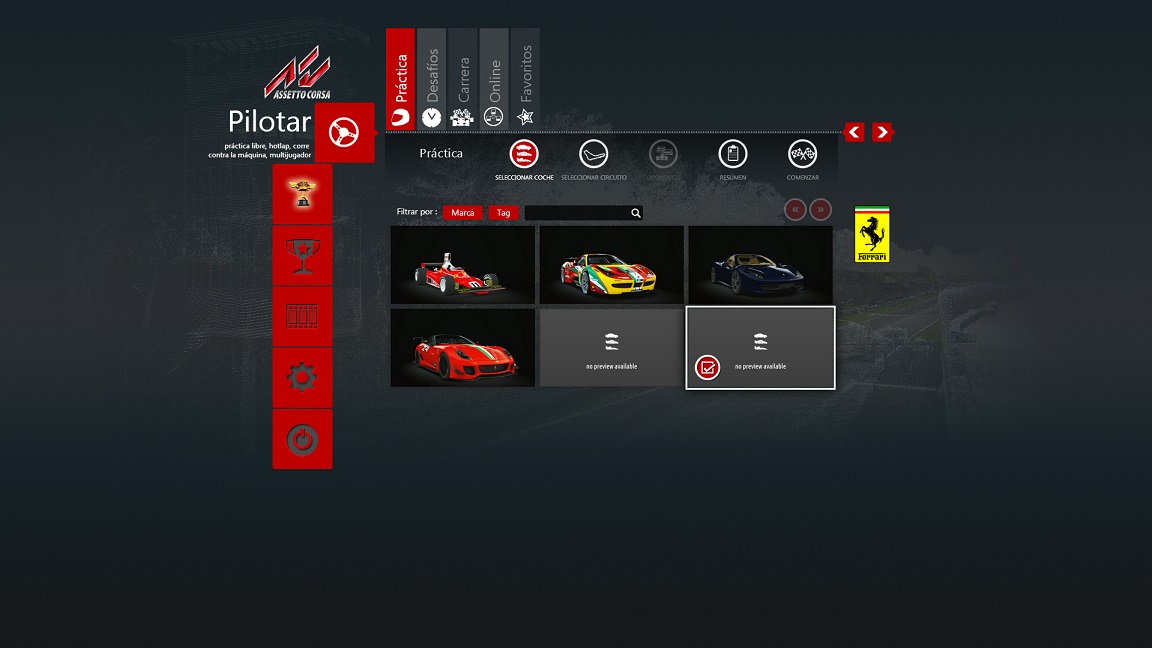Open the settings gear menu tile
1152x648 pixels.
[302, 377]
